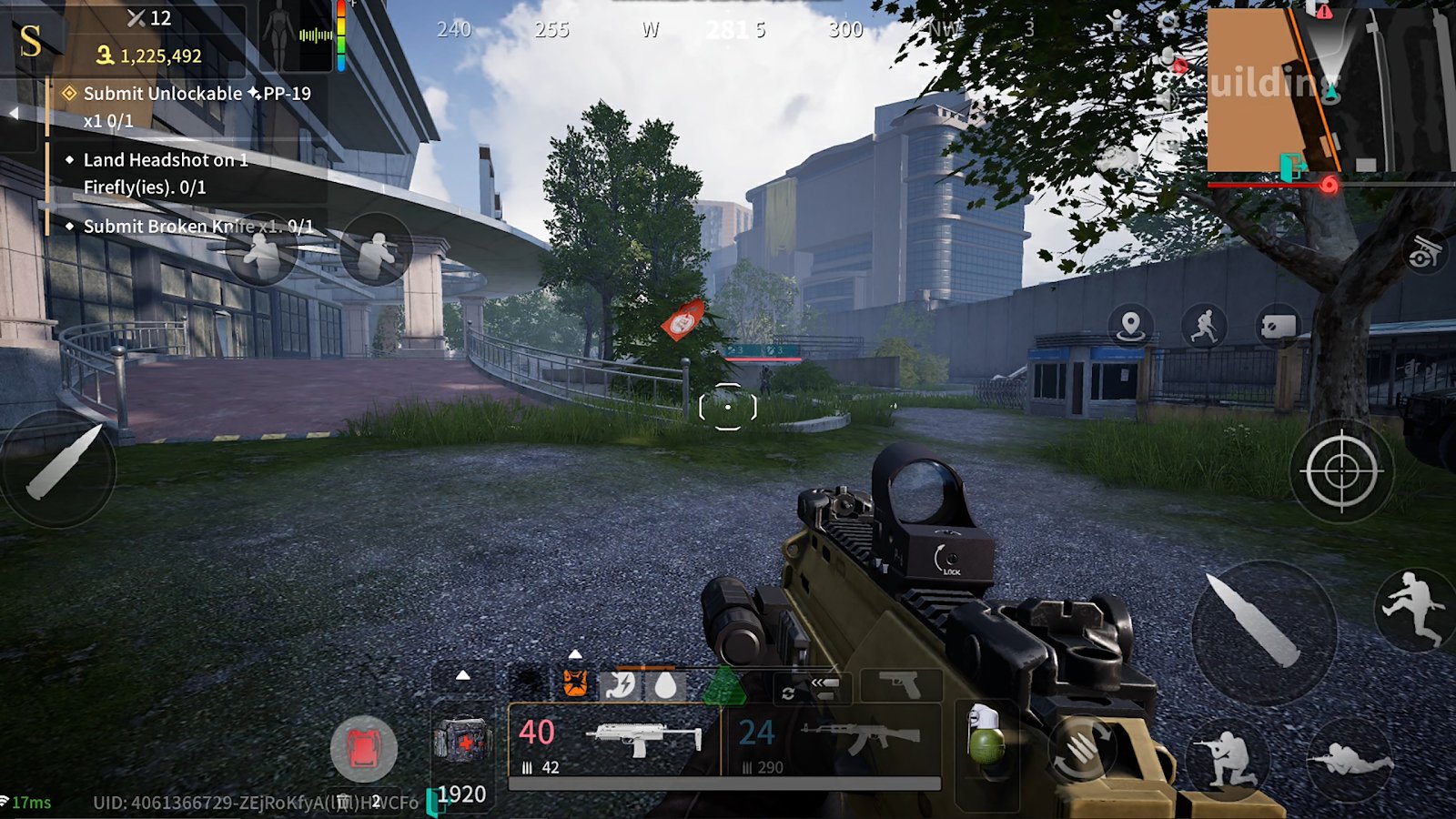Collapse the quest tracker panel arrow
Image resolution: width=1456 pixels, height=819 pixels.
pyautogui.click(x=14, y=113)
